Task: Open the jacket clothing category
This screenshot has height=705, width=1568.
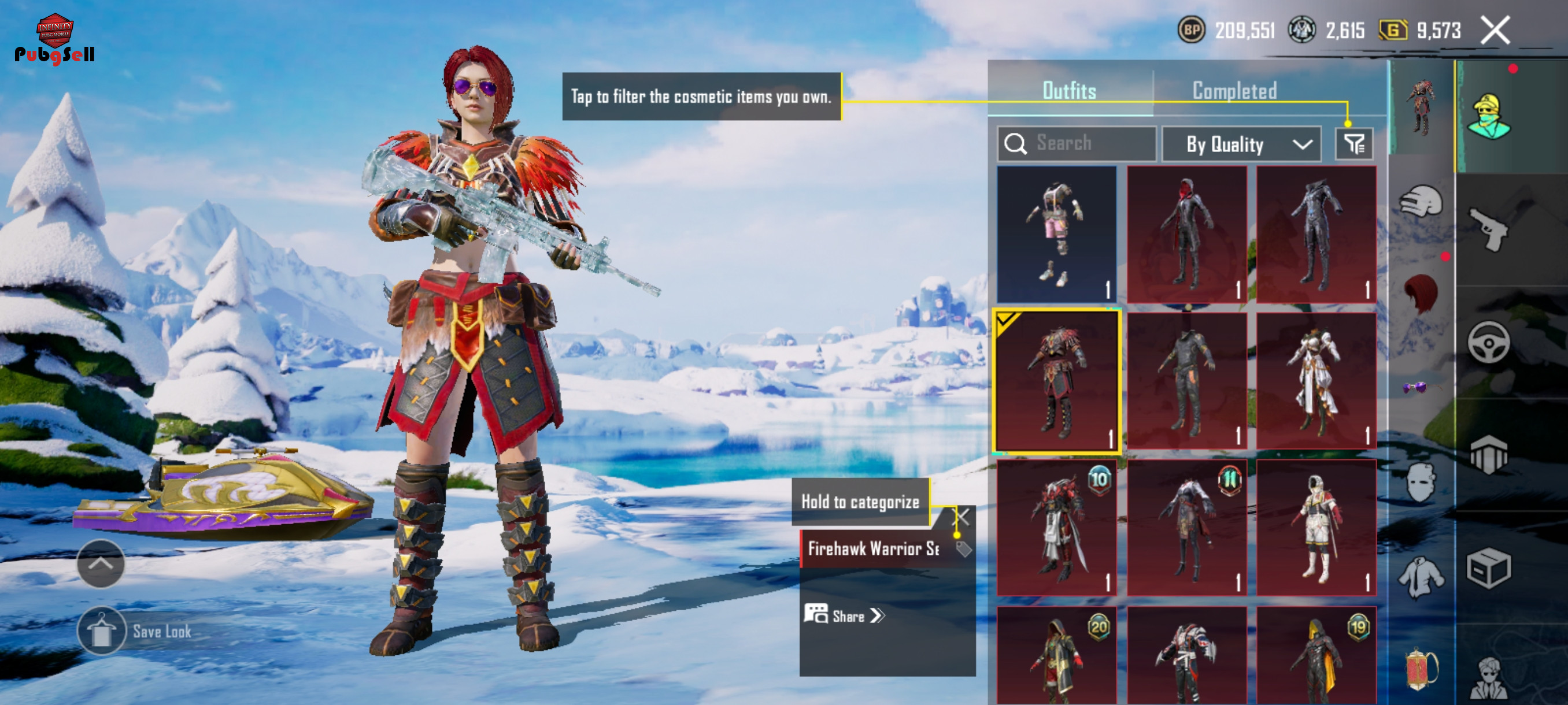Action: click(x=1420, y=576)
